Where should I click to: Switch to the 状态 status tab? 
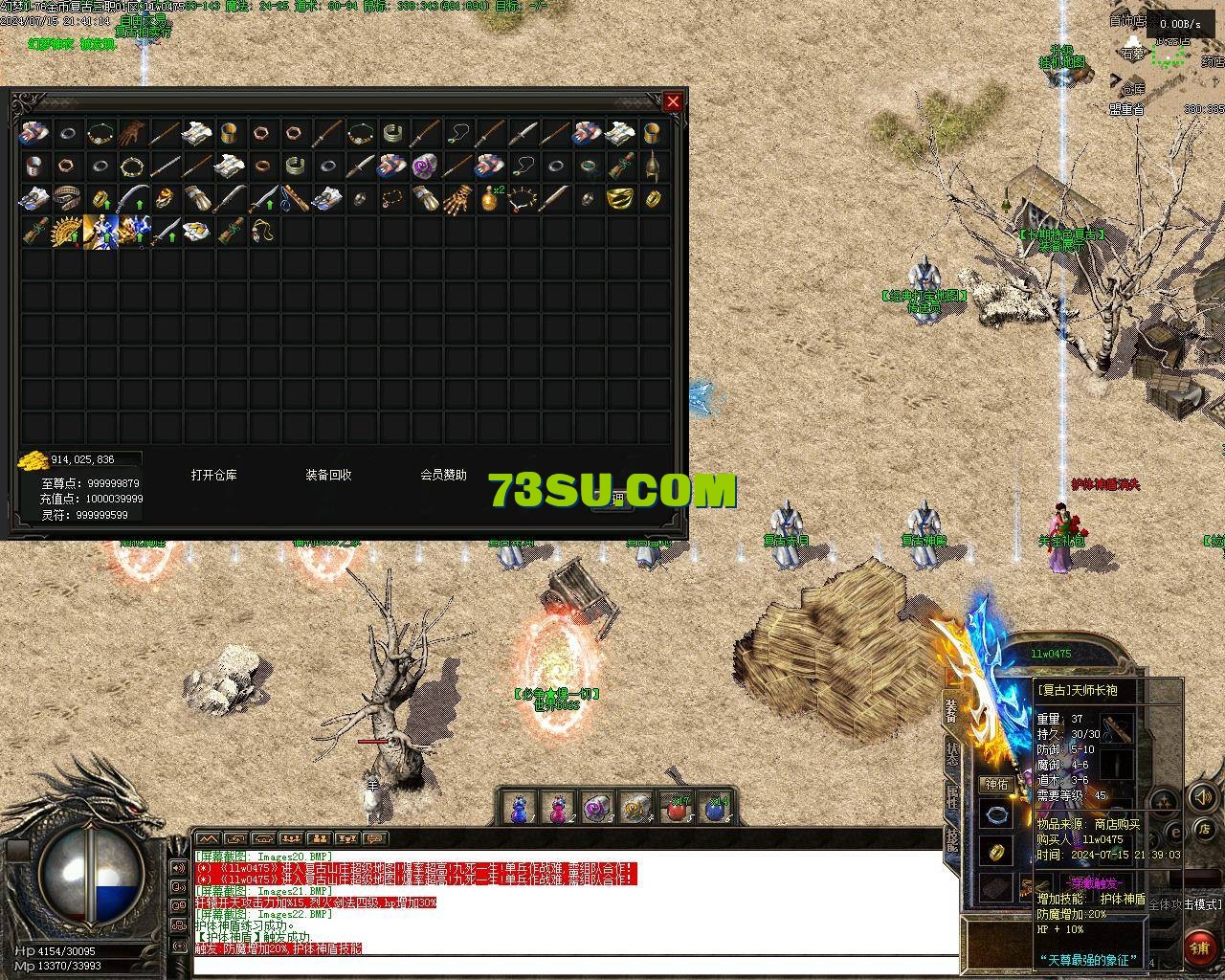(952, 754)
